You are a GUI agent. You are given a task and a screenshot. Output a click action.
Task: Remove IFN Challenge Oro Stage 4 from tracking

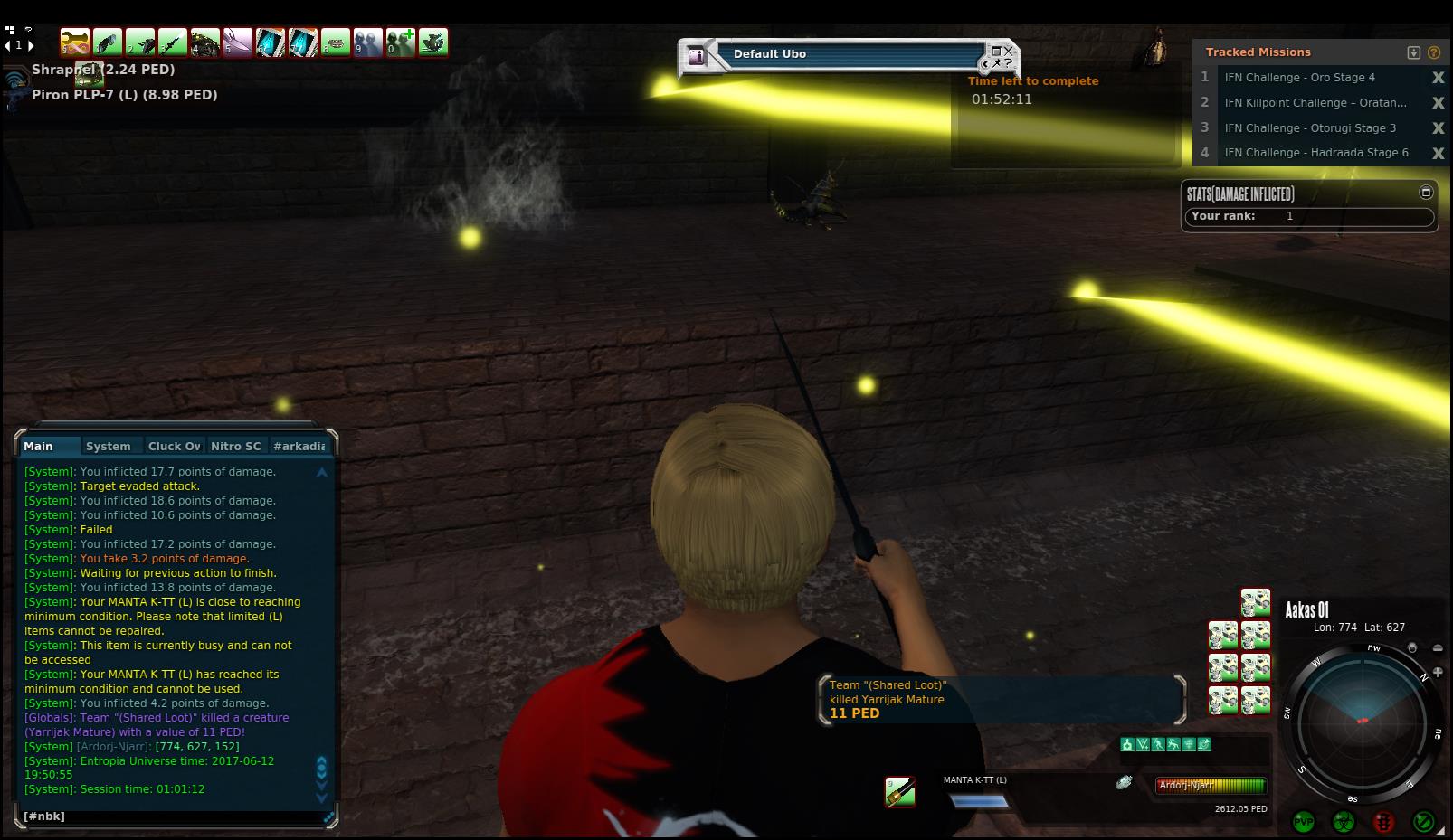[1438, 78]
